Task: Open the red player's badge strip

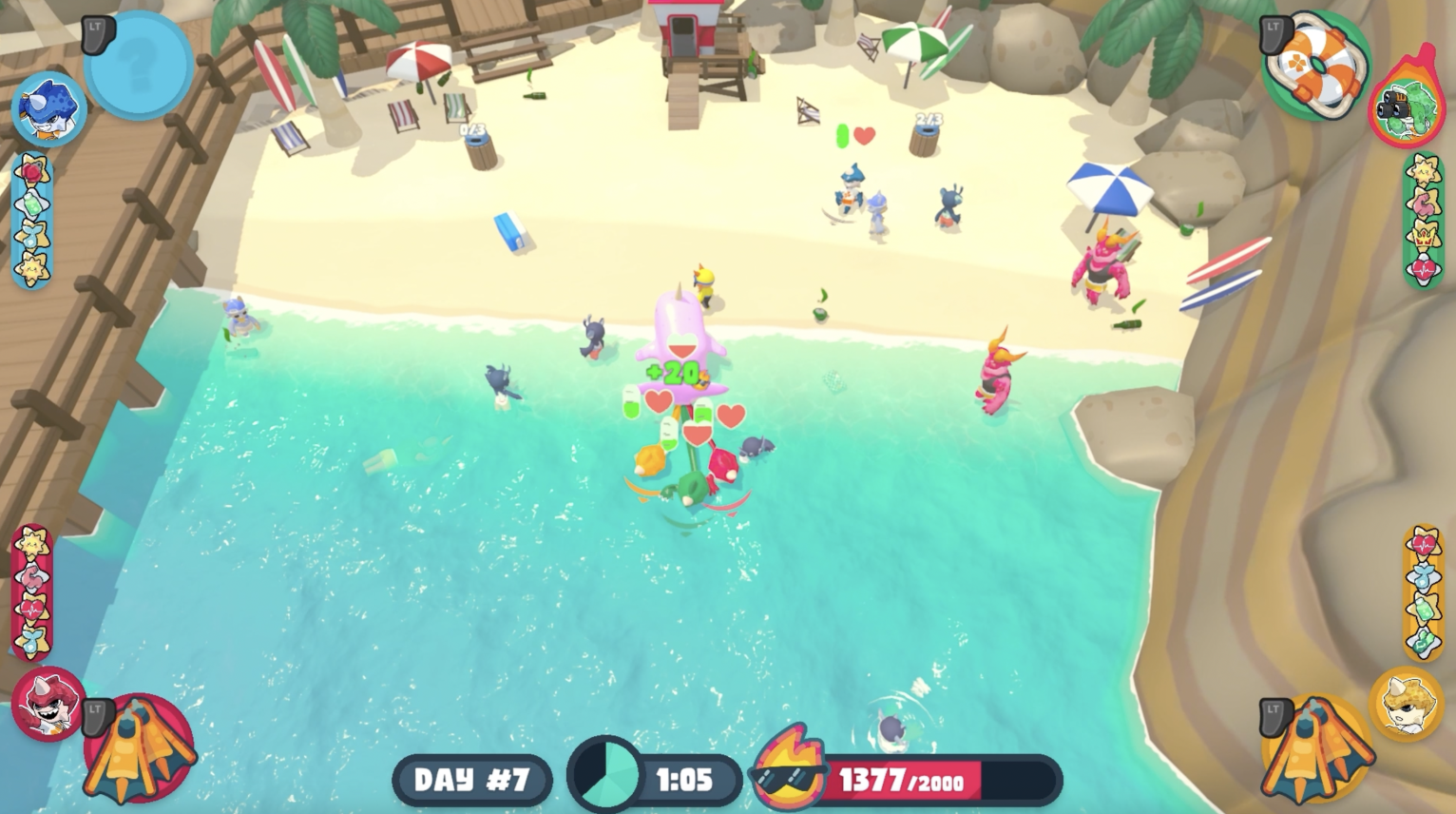Action: point(31,591)
